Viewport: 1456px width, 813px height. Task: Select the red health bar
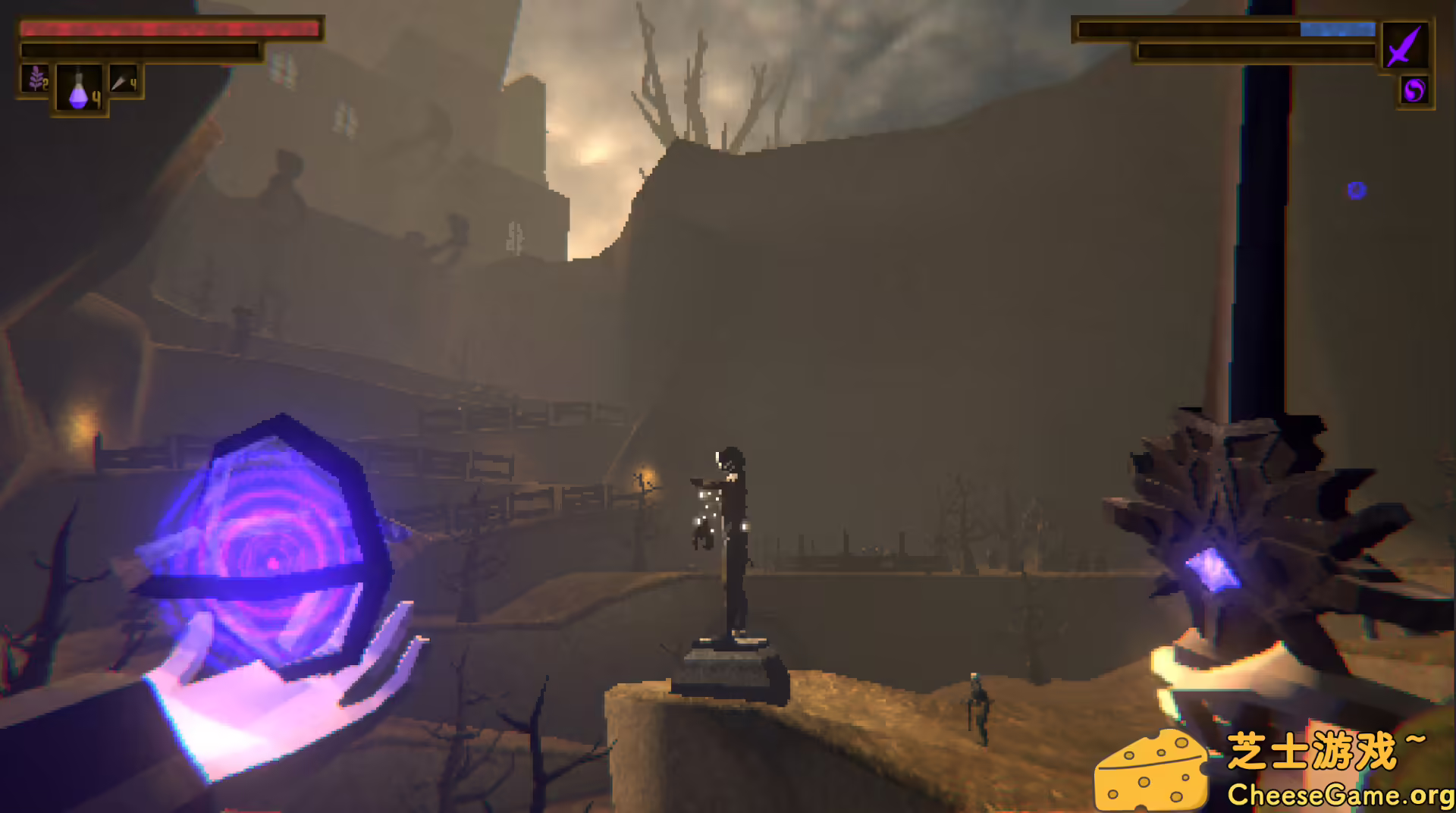click(x=171, y=30)
